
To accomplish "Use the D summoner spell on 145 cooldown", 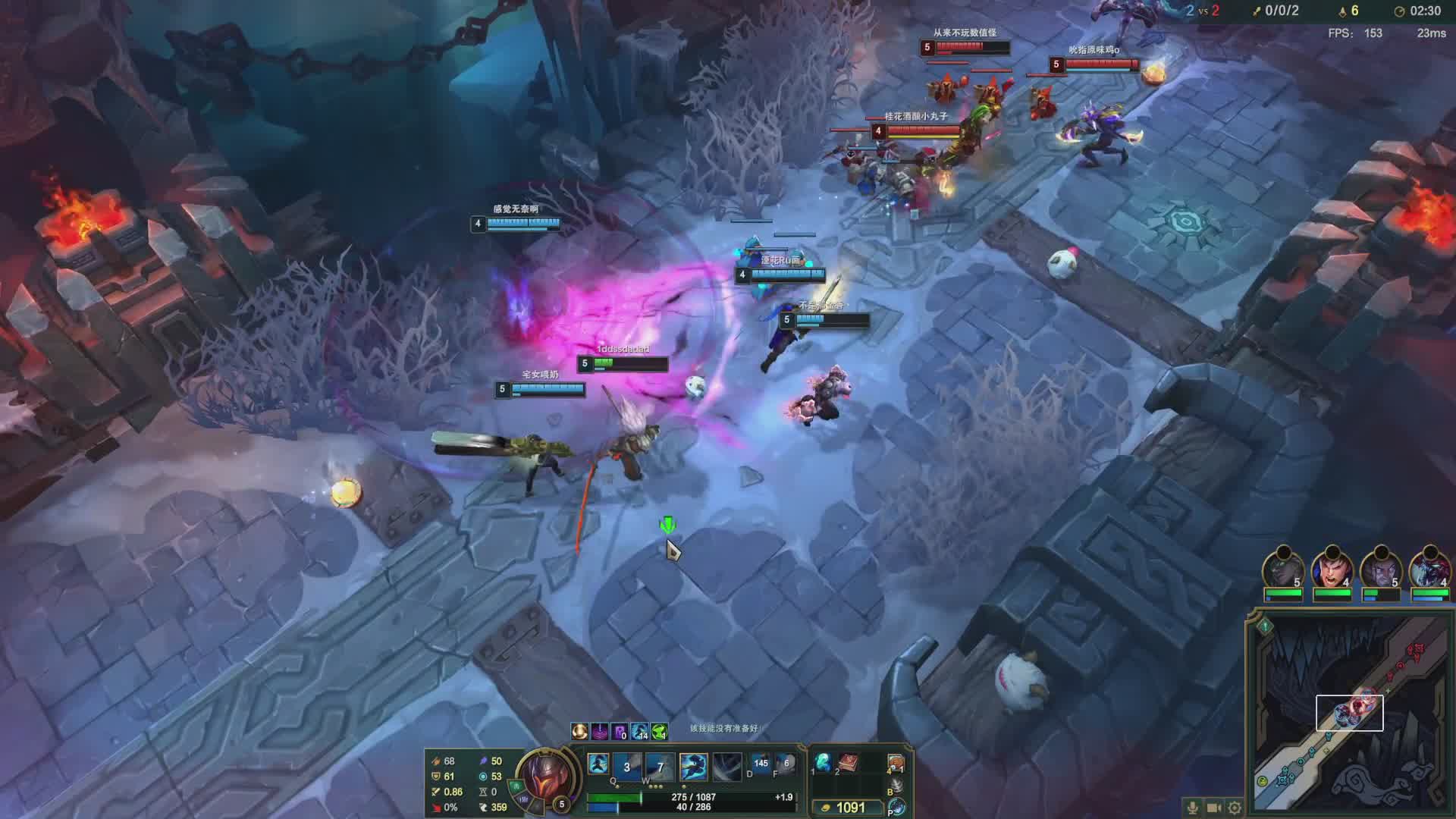I will click(x=761, y=764).
